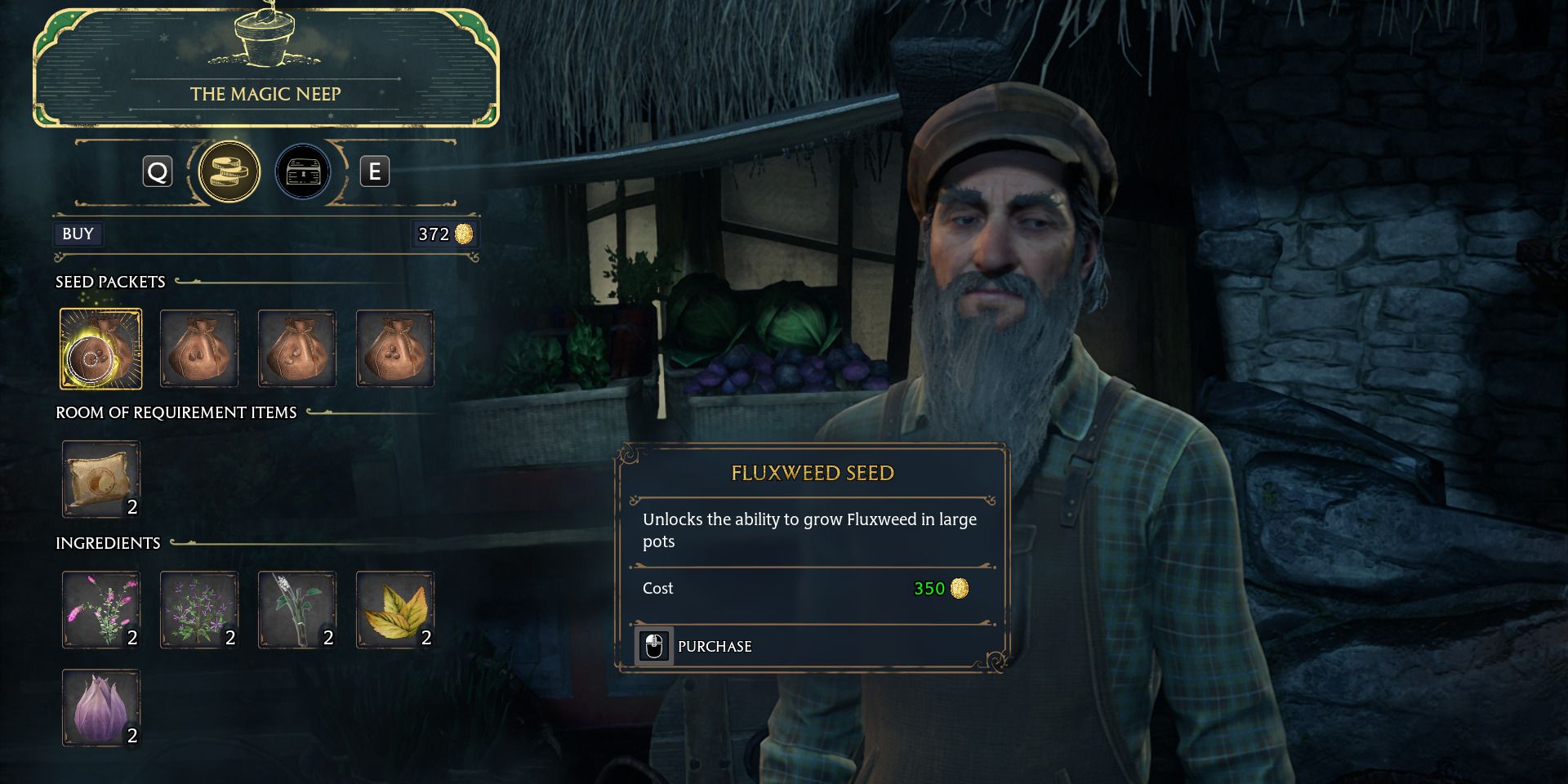Viewport: 1568px width, 784px height.
Task: Click the third seed packet in Seed Packets
Action: (296, 349)
